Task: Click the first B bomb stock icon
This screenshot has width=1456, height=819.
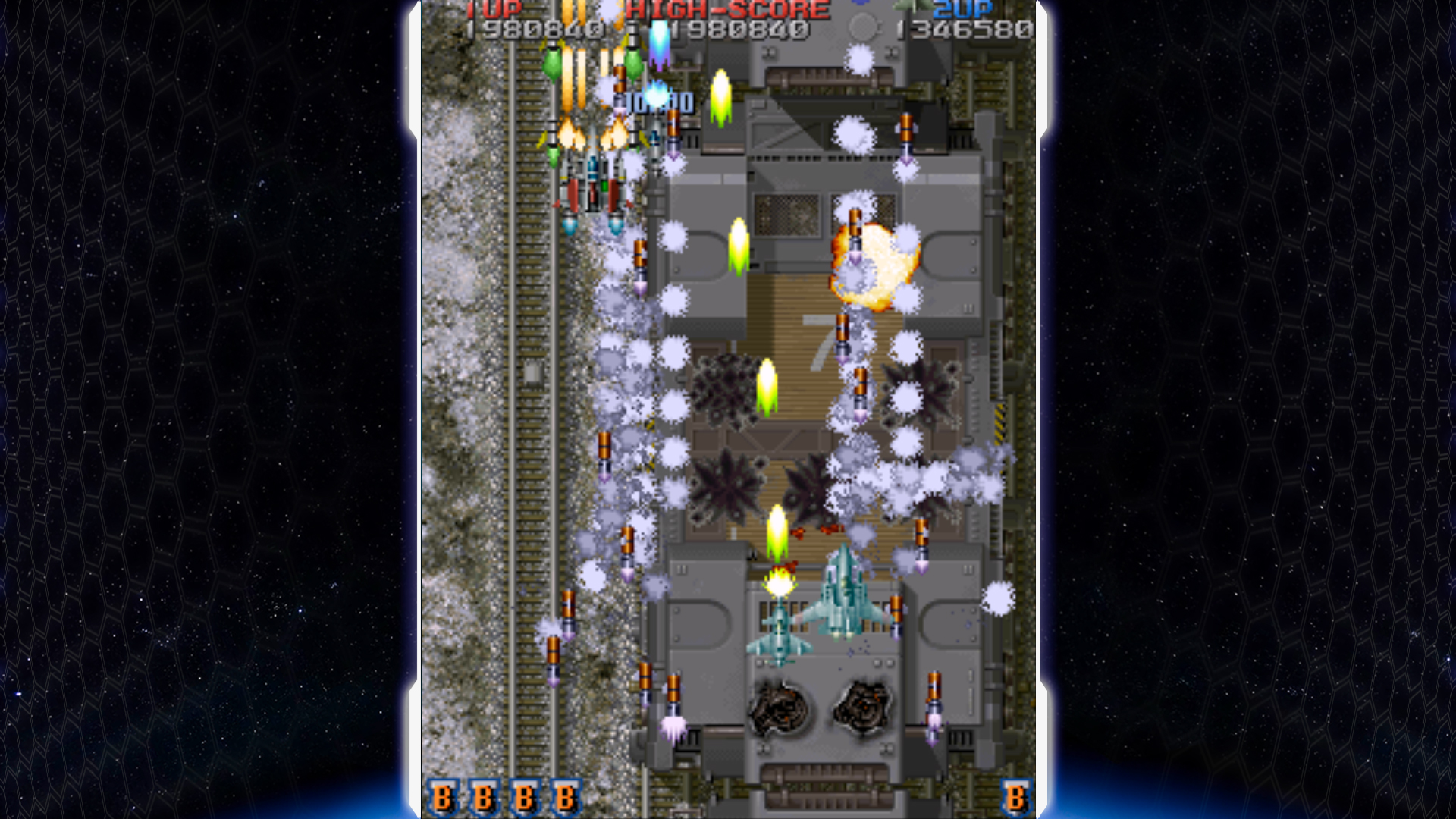Action: click(x=444, y=799)
